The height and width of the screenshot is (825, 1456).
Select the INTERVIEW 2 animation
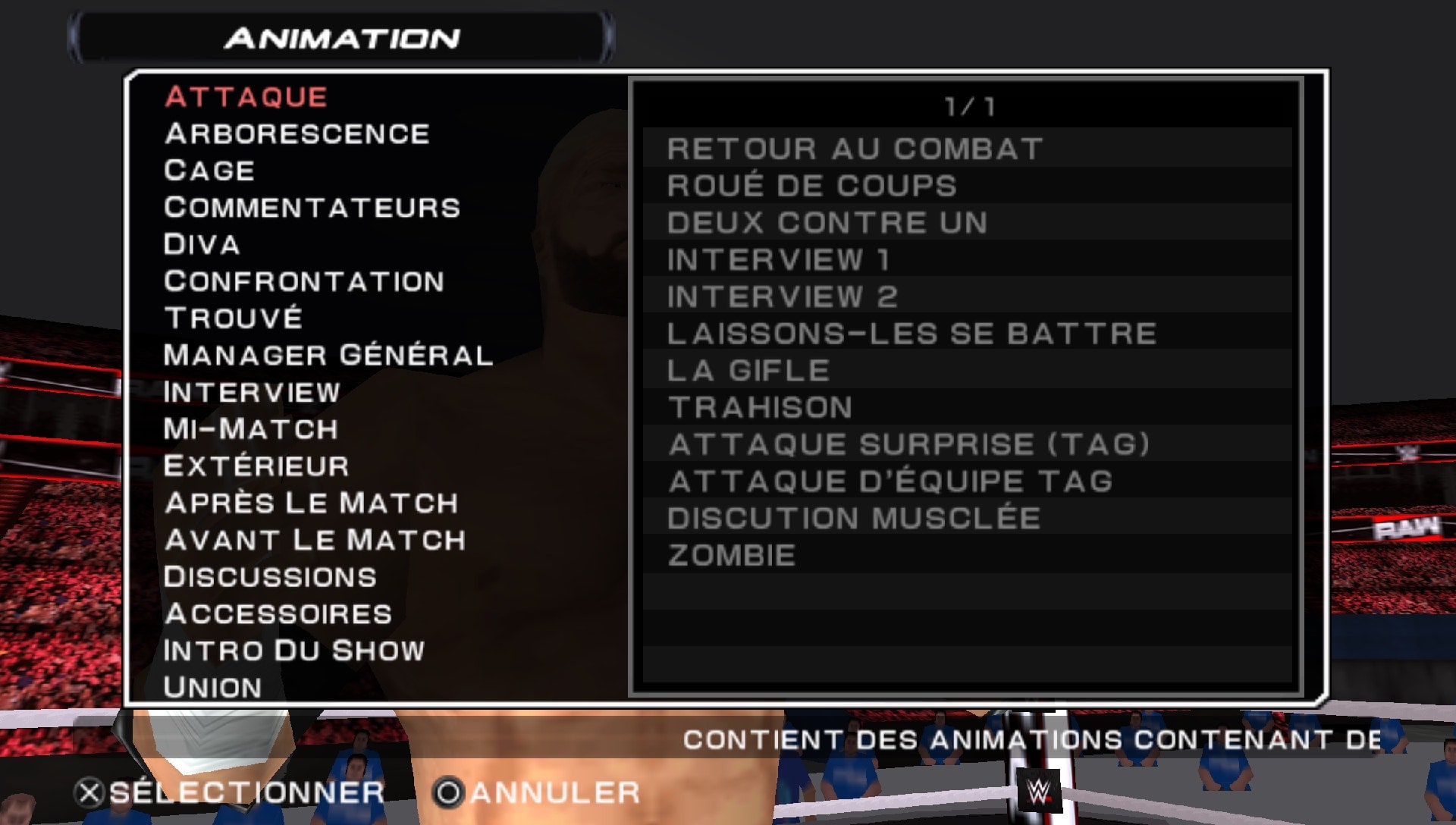[x=781, y=296]
